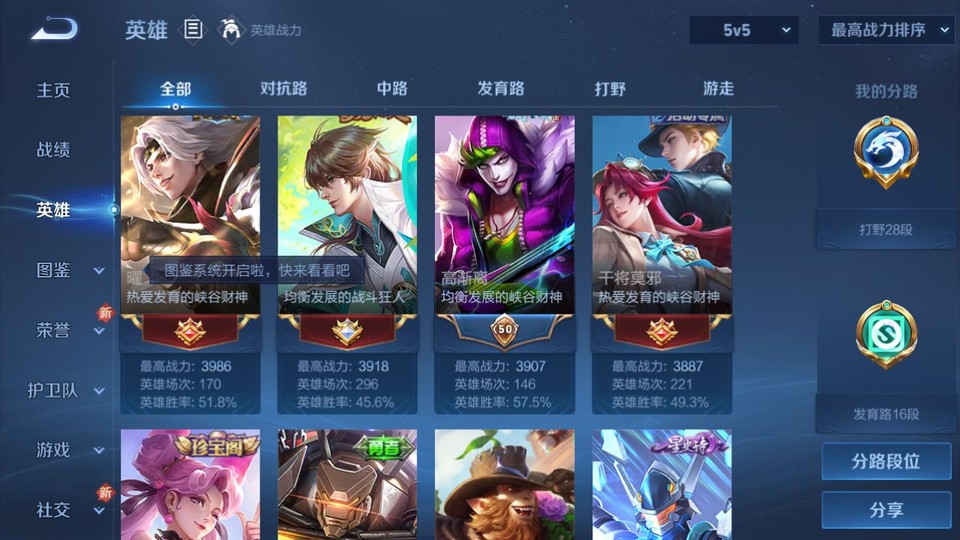The height and width of the screenshot is (540, 960).
Task: Open the 战绩 sidebar entry
Action: pos(54,150)
